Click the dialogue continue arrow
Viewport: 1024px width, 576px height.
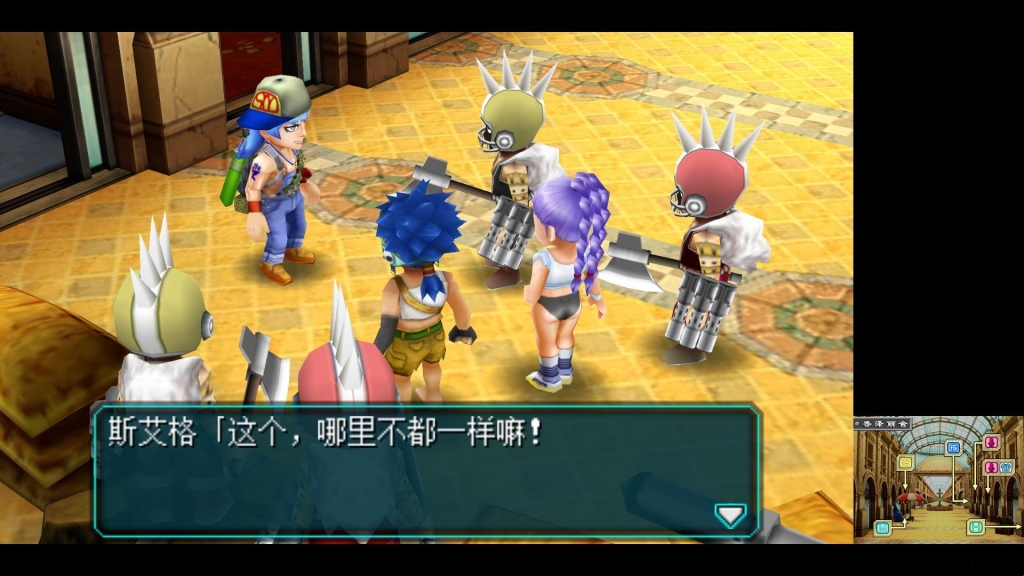[x=730, y=515]
